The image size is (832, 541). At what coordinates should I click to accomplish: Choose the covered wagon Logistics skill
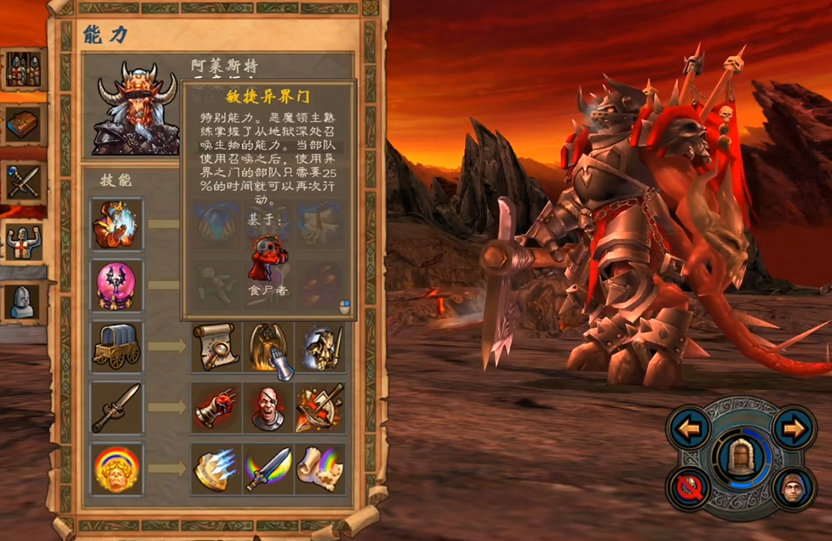coord(117,346)
